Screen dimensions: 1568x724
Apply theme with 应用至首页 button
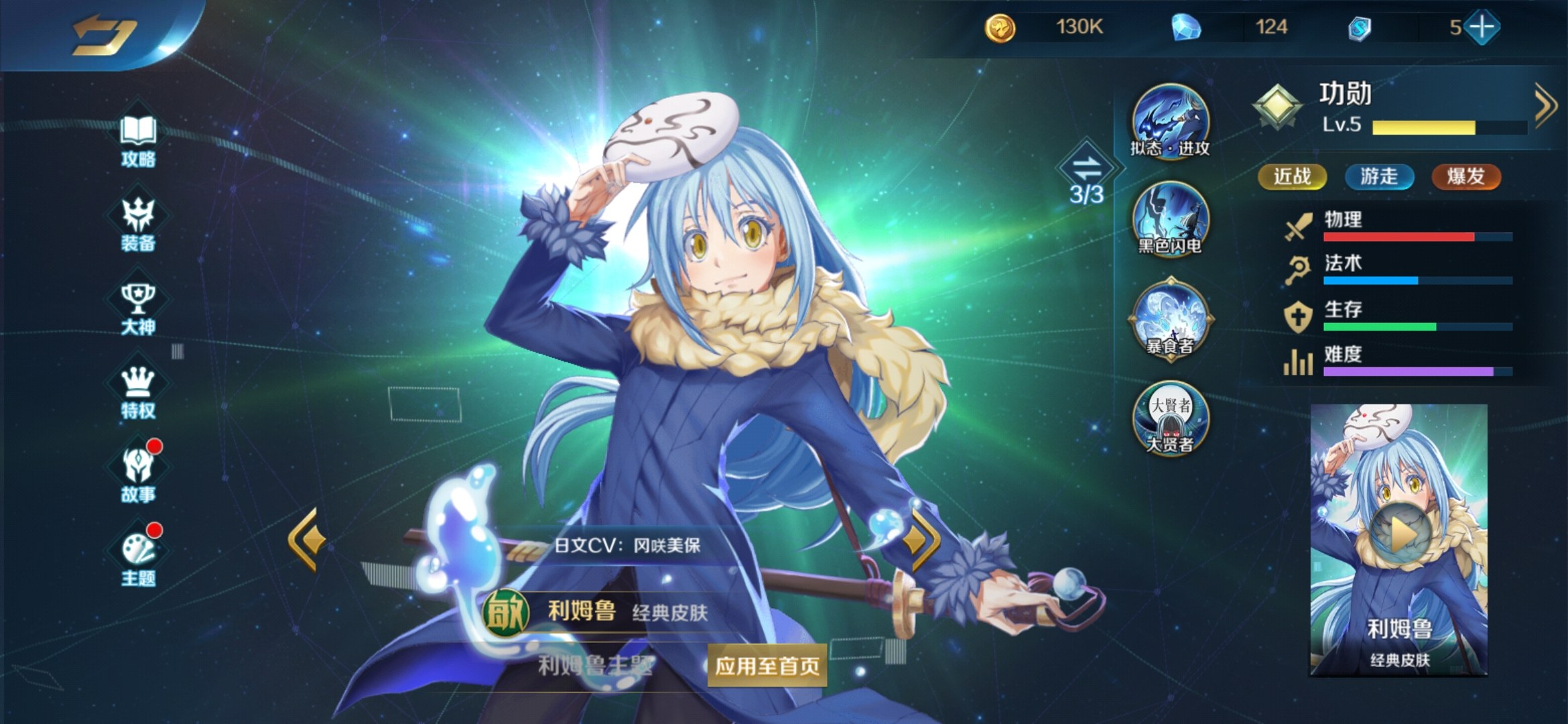click(x=767, y=666)
